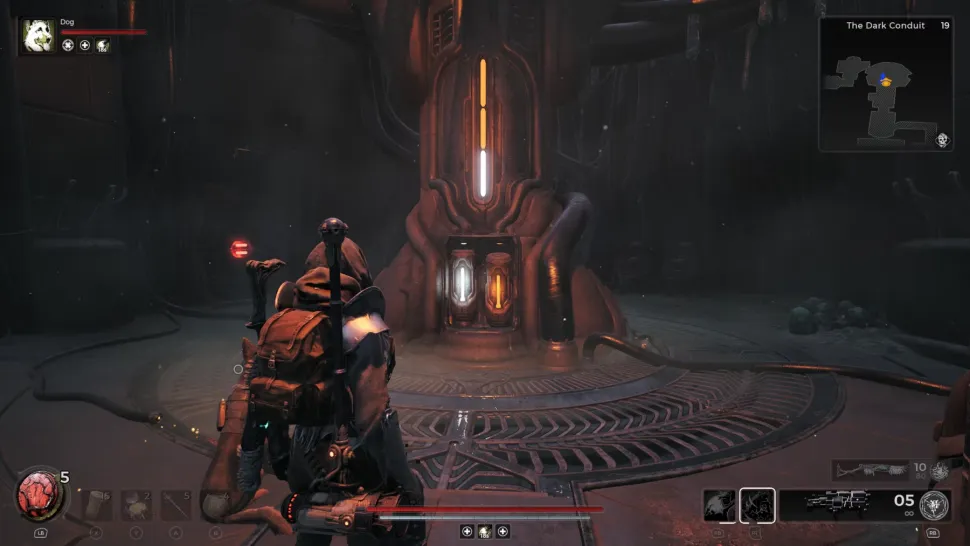Click the Dog companion portrait
The height and width of the screenshot is (546, 970).
(39, 36)
